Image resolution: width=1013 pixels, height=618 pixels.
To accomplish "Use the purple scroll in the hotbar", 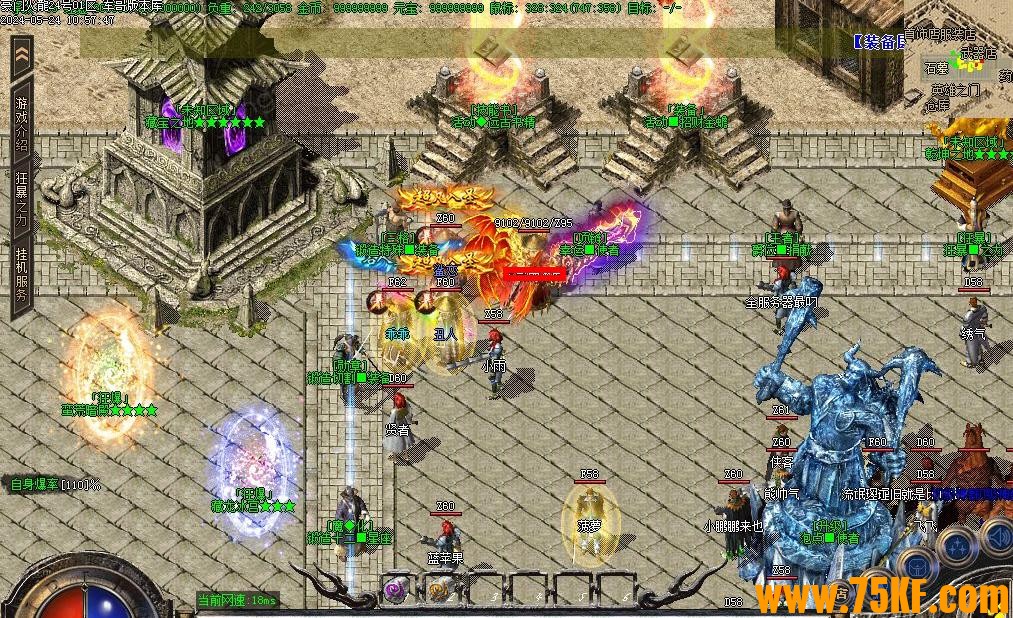I will 396,590.
